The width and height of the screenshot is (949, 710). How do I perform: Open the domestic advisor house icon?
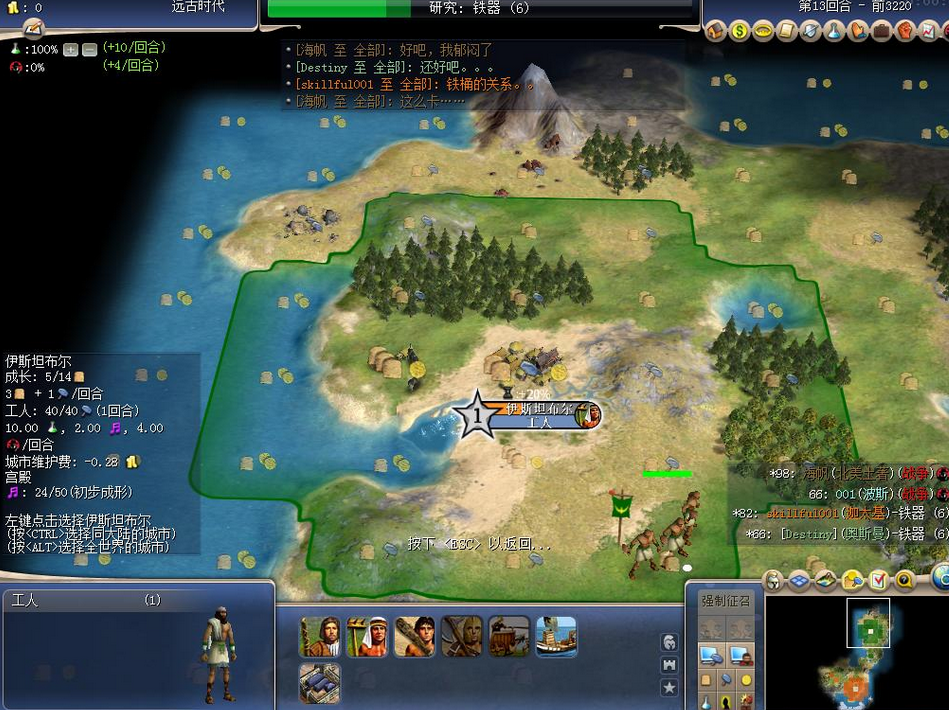click(x=715, y=31)
